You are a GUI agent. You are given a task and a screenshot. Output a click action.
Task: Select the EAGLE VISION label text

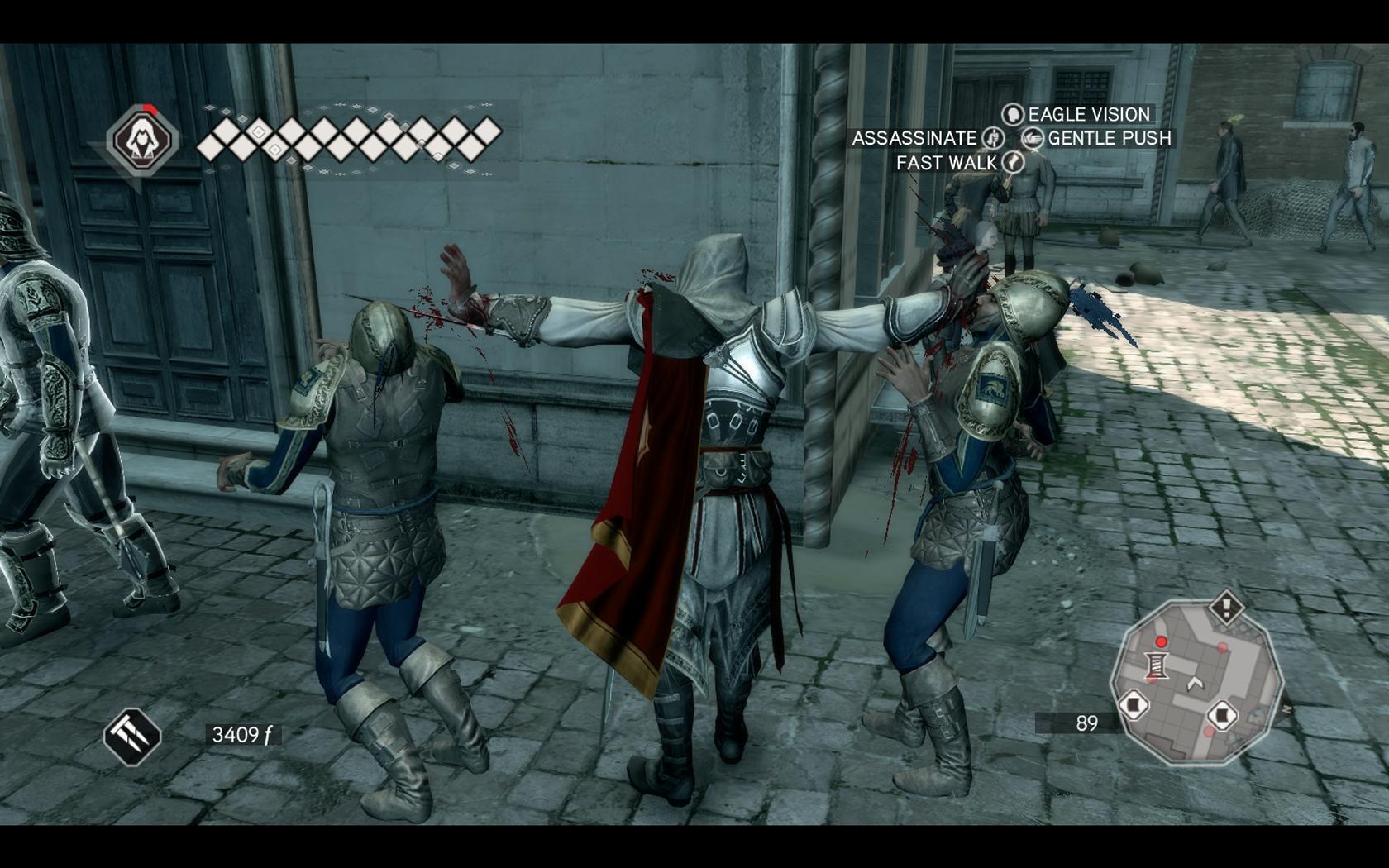pyautogui.click(x=1087, y=115)
